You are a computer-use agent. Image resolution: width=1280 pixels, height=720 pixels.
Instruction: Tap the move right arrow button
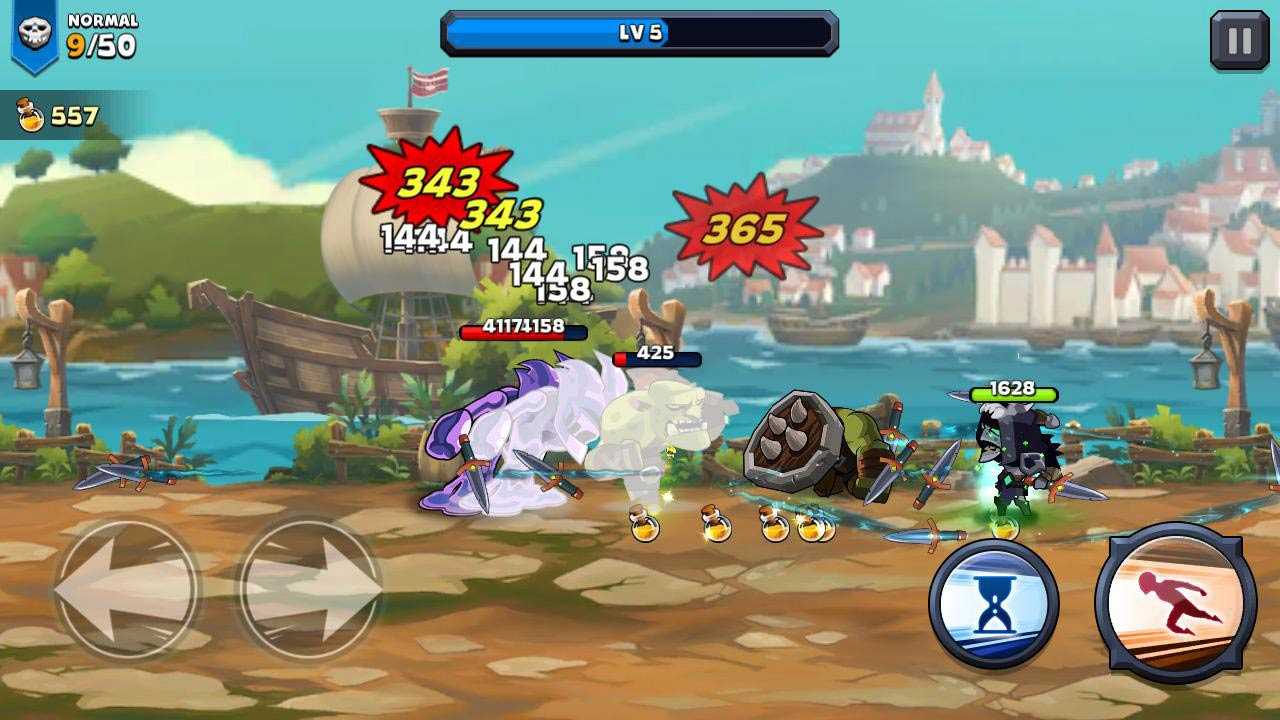tap(310, 591)
